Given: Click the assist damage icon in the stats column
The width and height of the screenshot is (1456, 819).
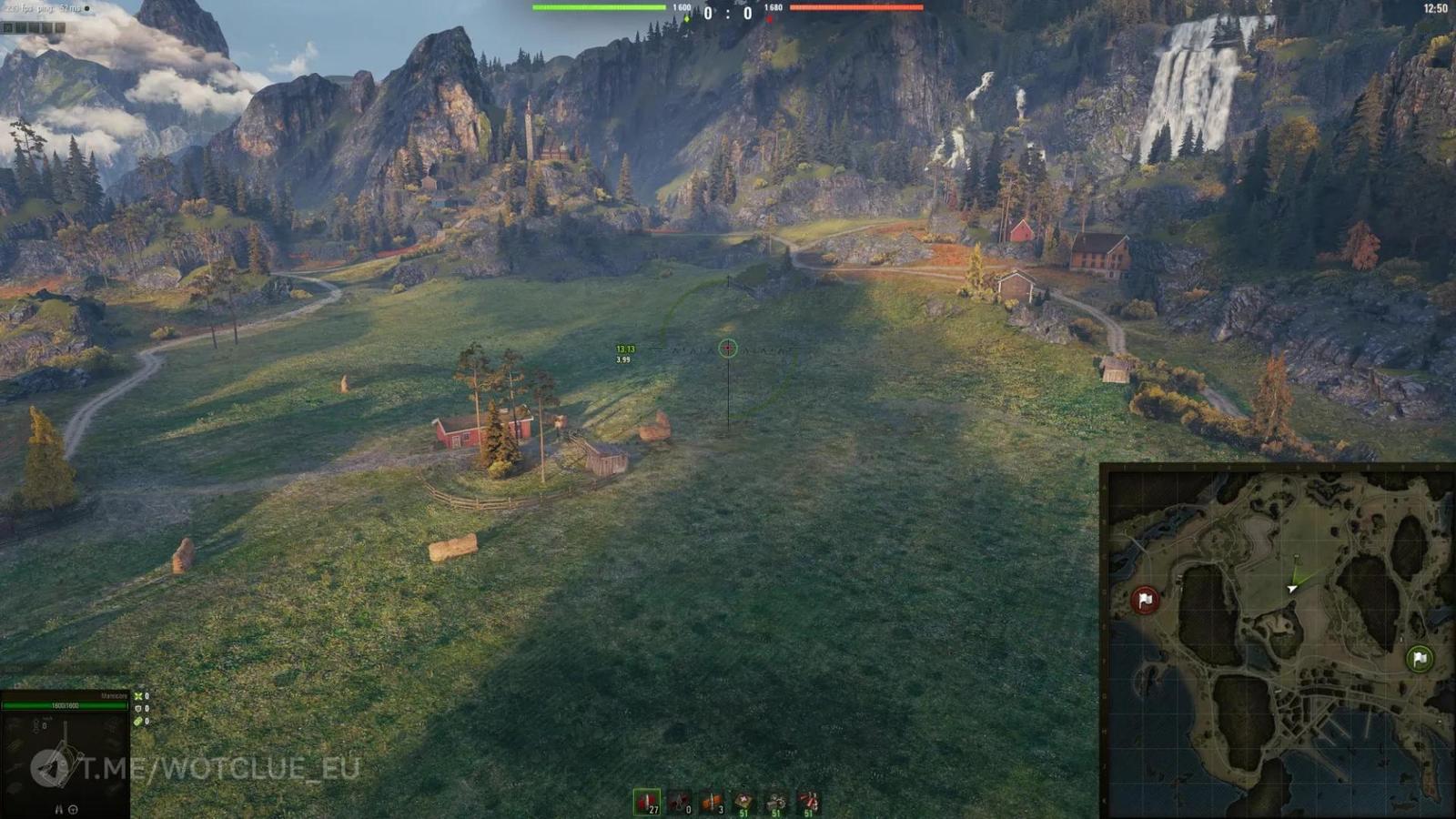Looking at the screenshot, I should tap(138, 721).
